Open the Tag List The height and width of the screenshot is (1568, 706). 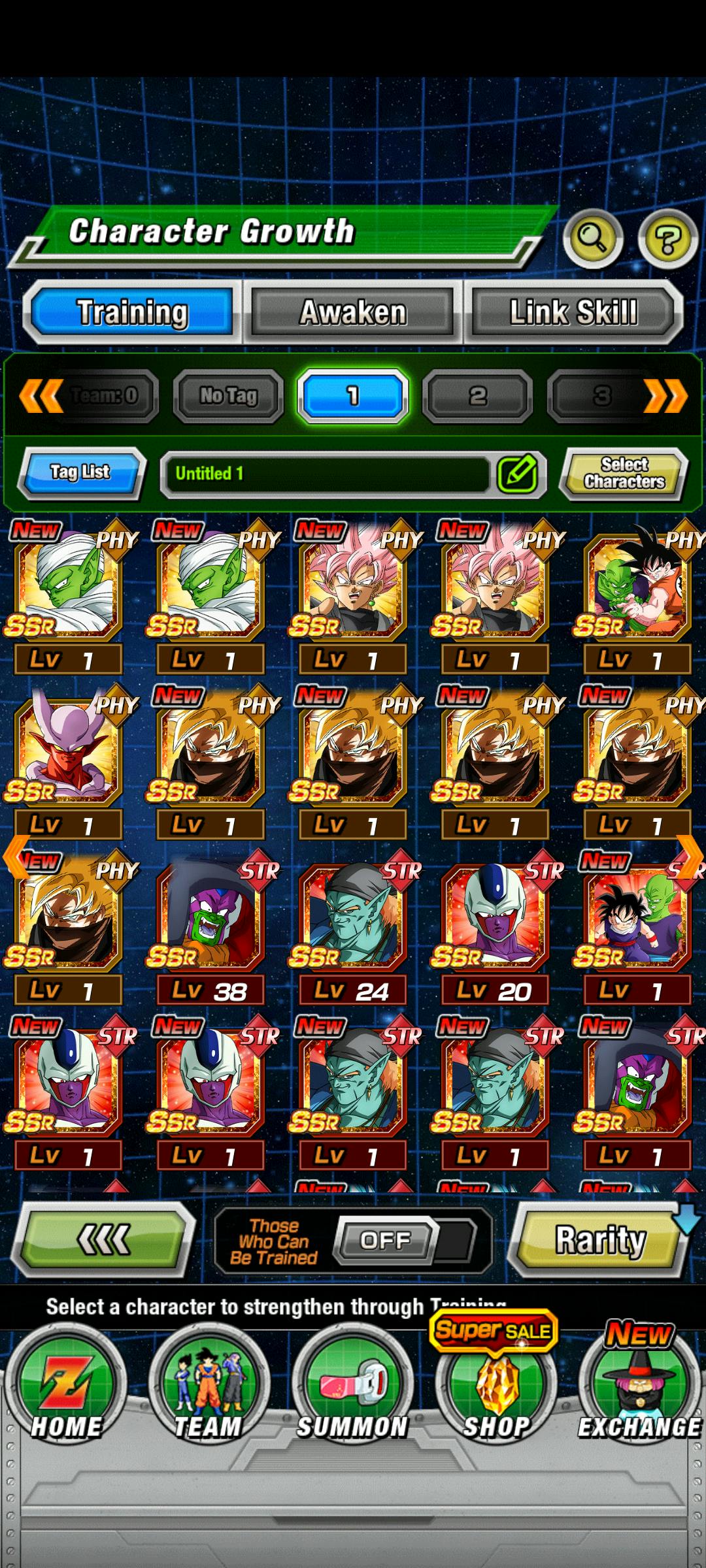(x=80, y=472)
